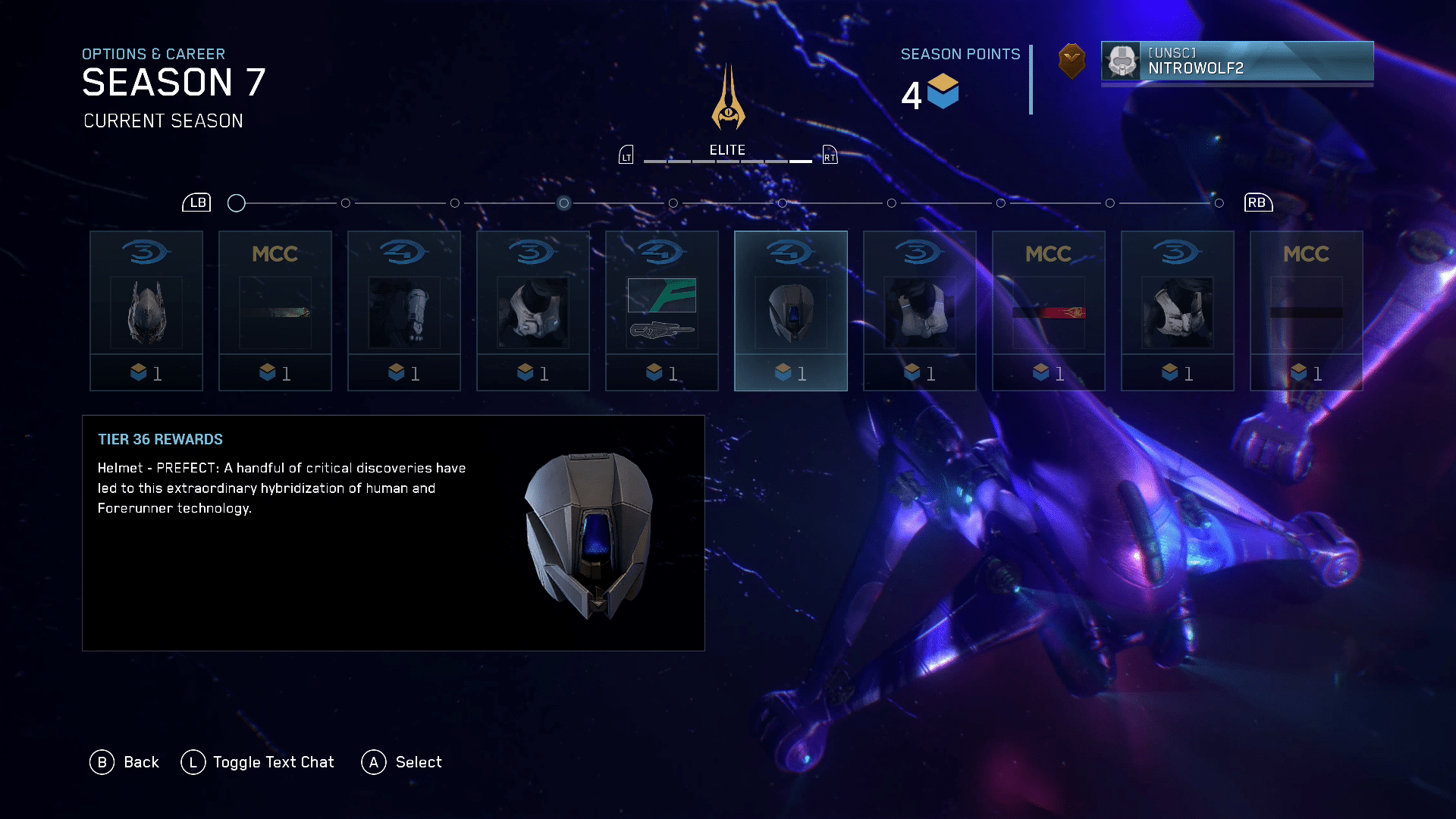The width and height of the screenshot is (1456, 819).
Task: Select the Halo 4 forearm armor reward
Action: pos(404,311)
